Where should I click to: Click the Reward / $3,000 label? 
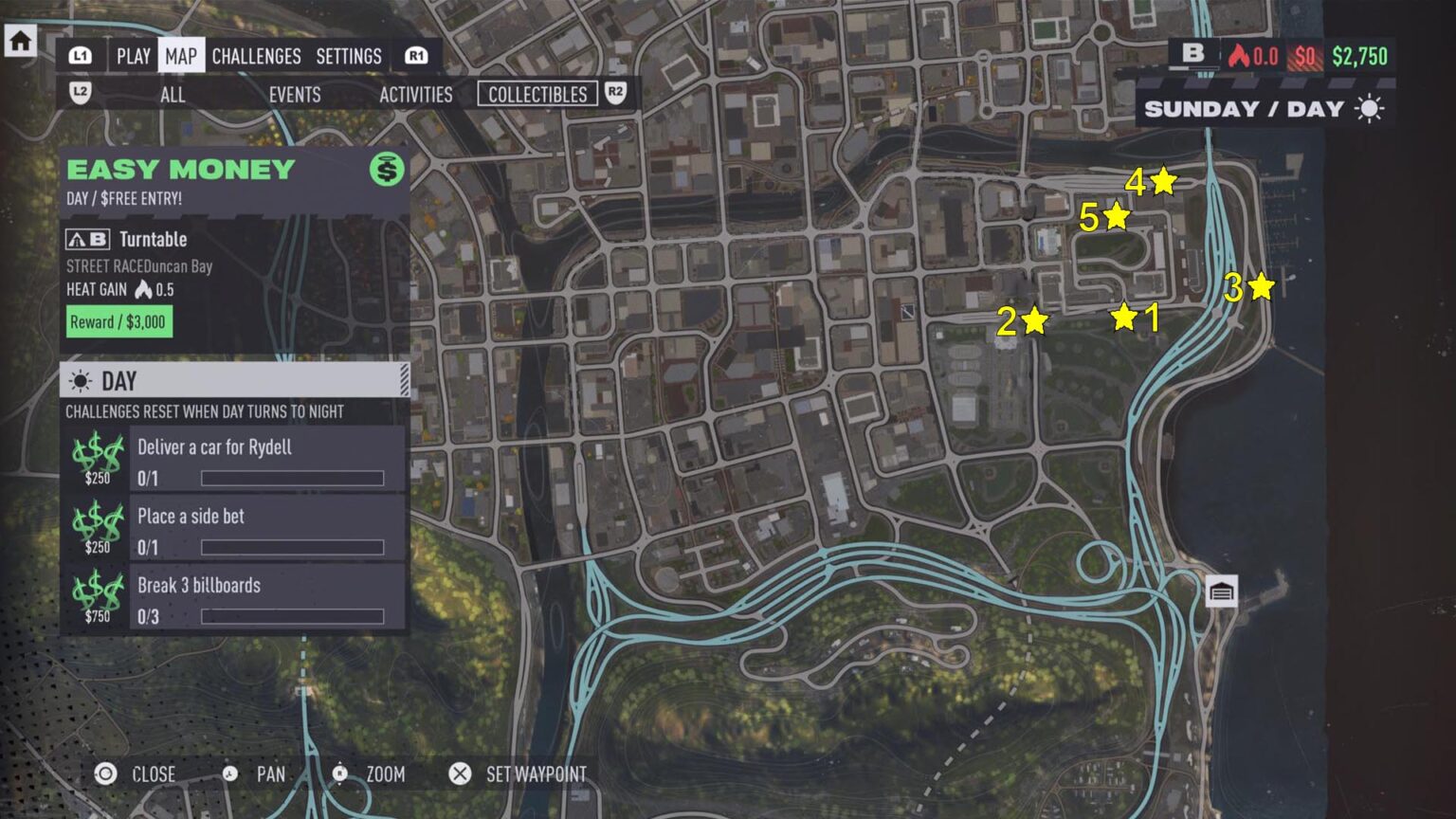118,322
